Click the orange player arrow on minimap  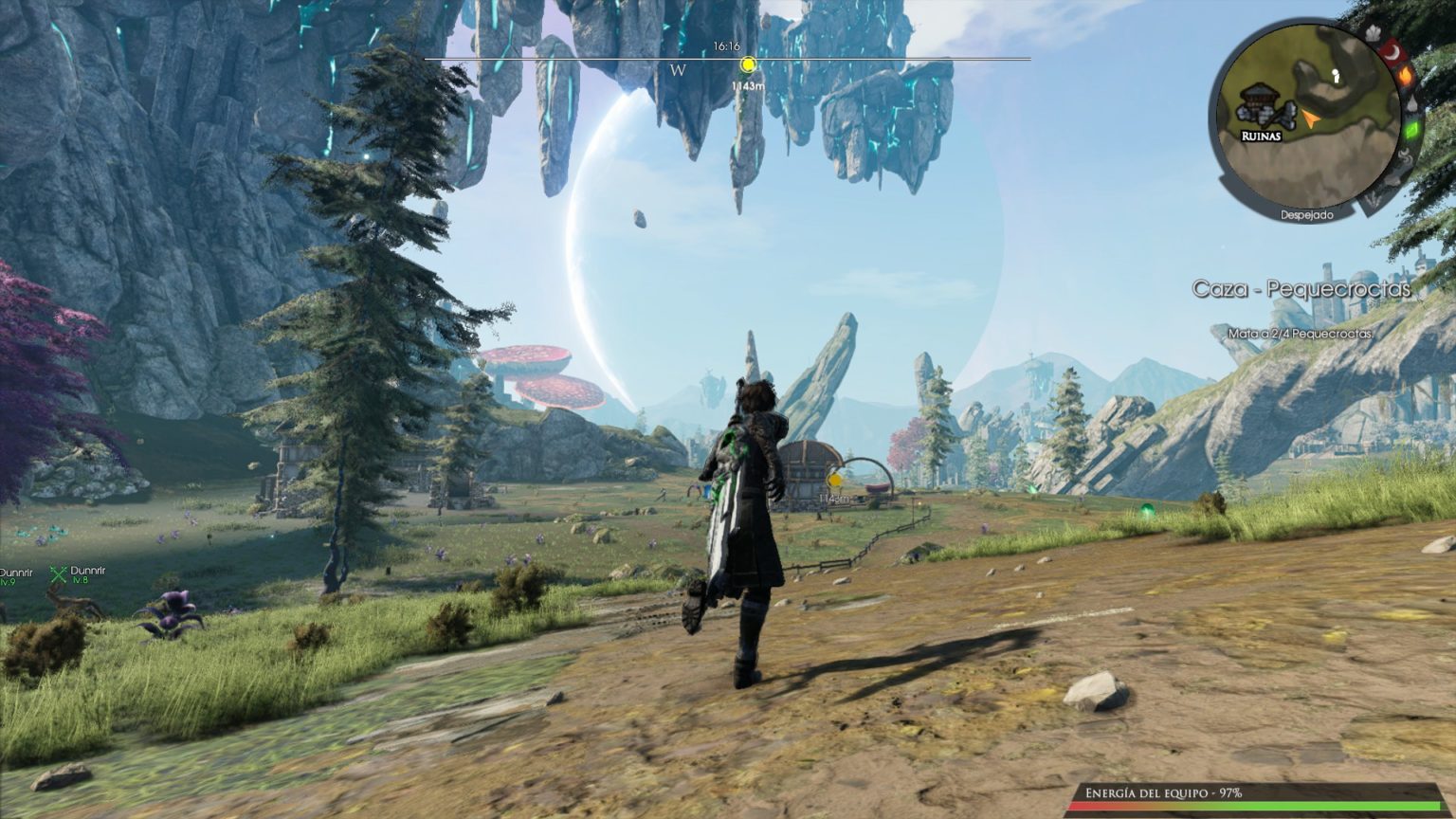(1311, 119)
